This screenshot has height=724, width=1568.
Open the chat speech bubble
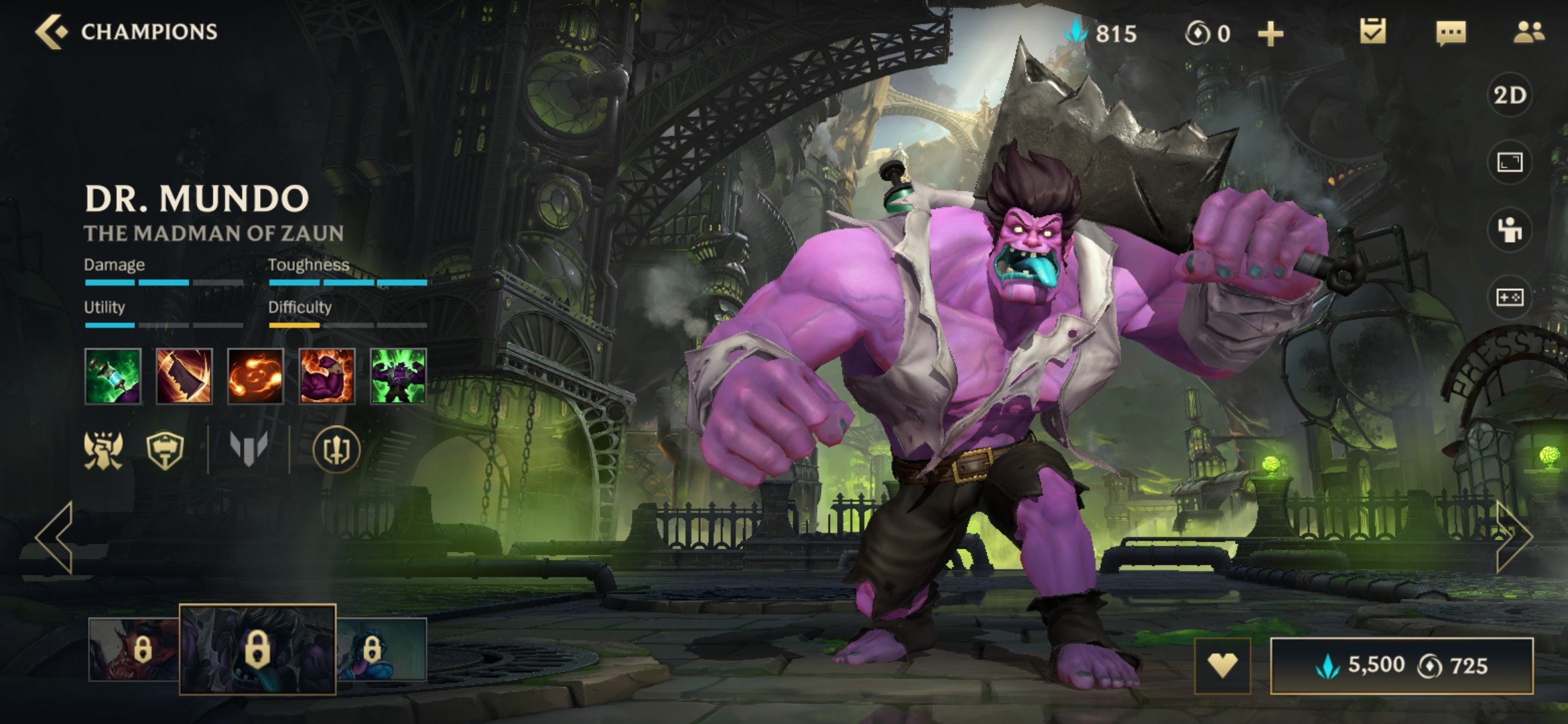click(x=1451, y=32)
